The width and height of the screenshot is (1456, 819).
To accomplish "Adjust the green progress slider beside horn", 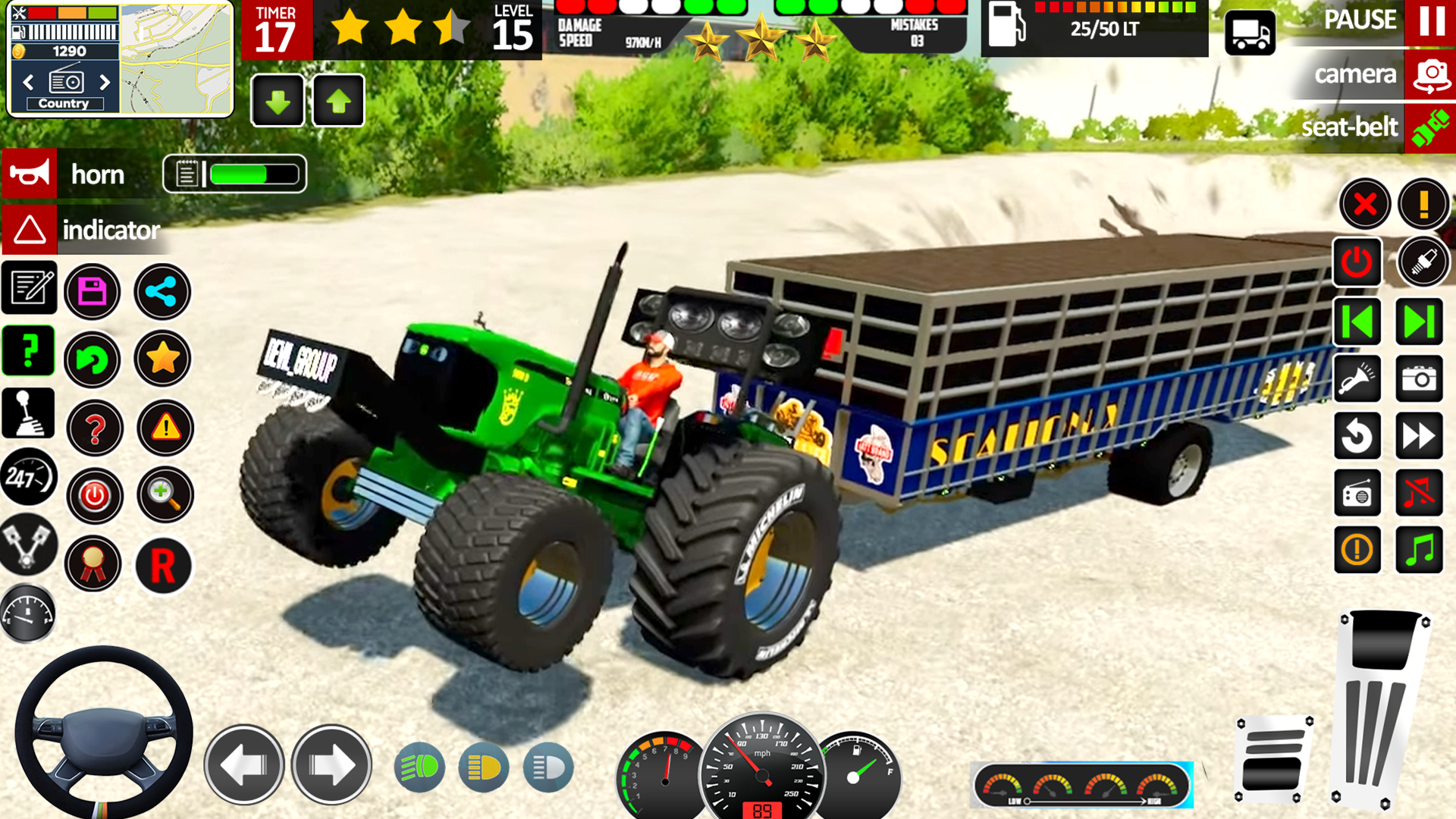I will coord(254,174).
